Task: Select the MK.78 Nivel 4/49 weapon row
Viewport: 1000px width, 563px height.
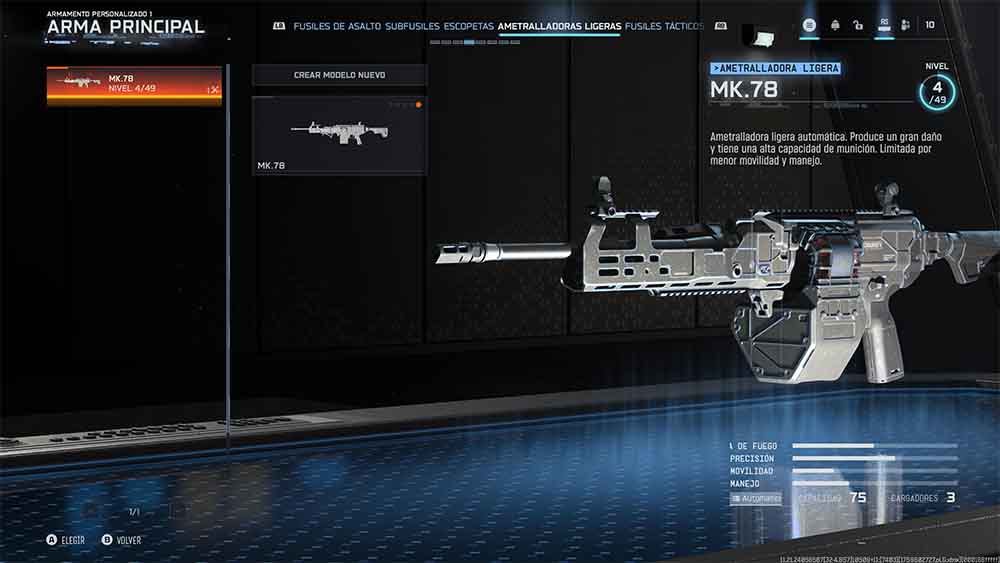Action: coord(134,86)
